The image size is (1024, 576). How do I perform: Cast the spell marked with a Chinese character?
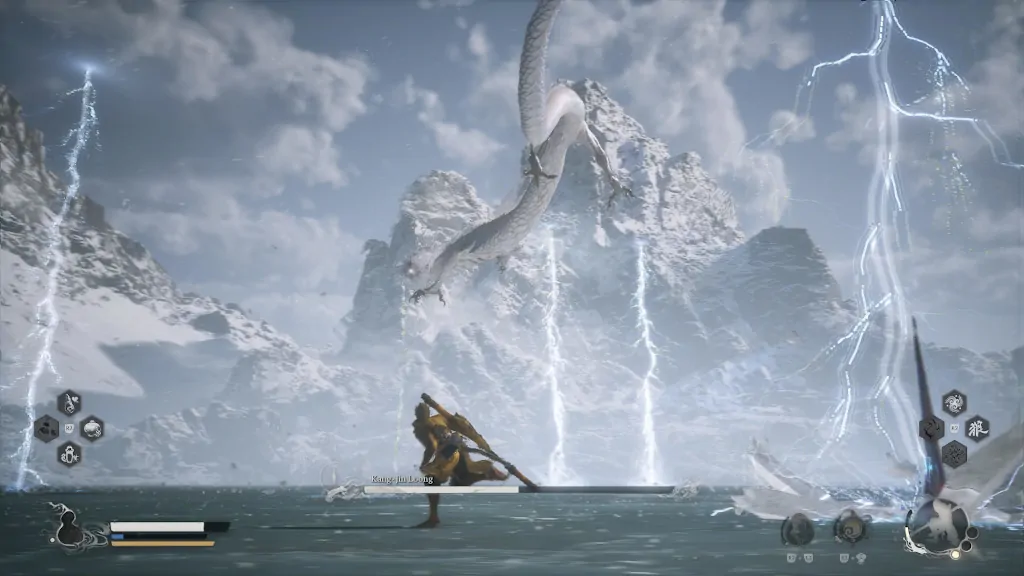(x=976, y=429)
